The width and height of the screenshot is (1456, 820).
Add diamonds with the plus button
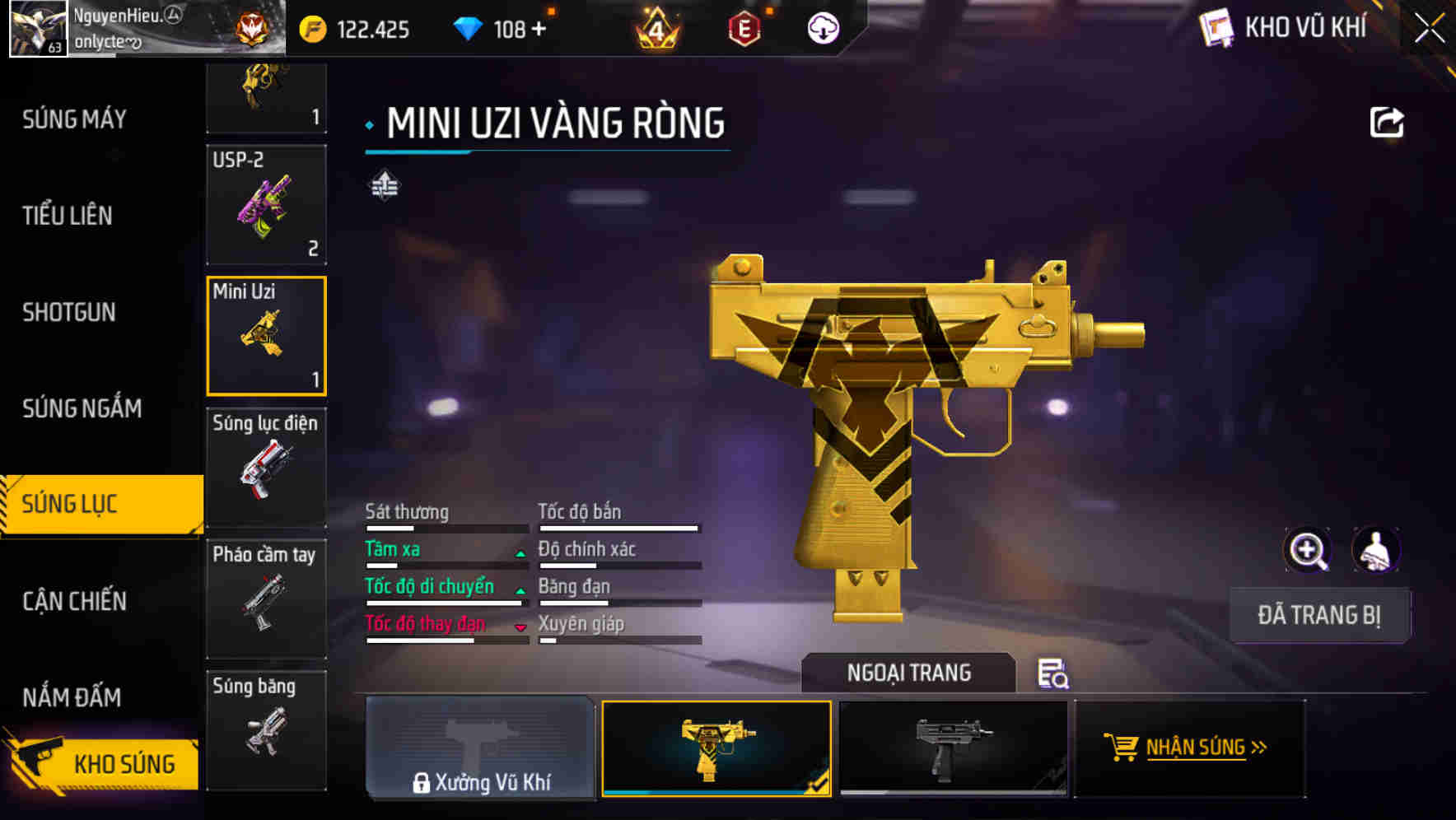(x=539, y=30)
